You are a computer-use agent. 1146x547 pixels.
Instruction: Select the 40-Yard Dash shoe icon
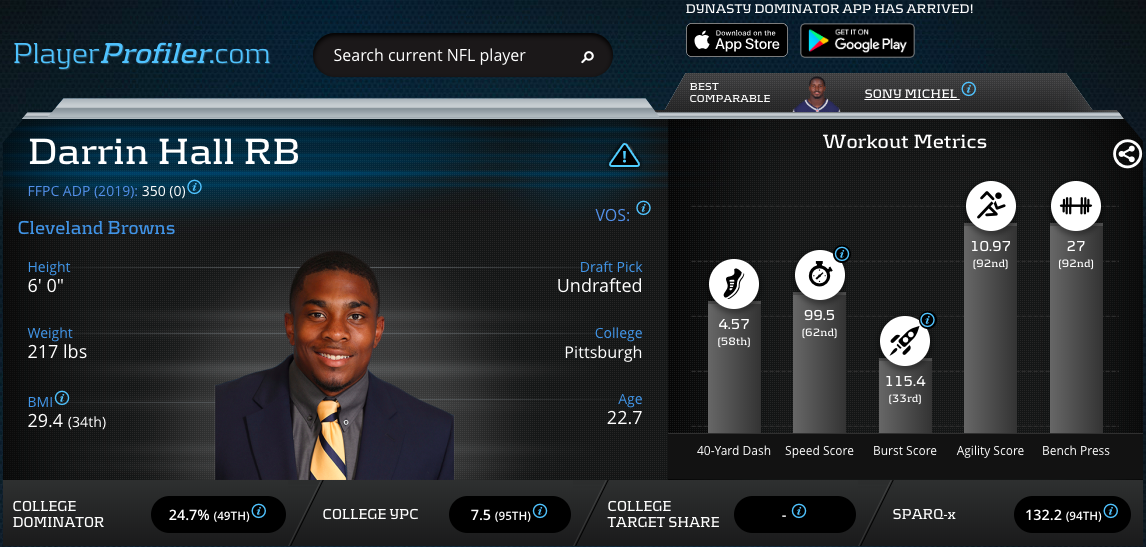click(x=734, y=282)
